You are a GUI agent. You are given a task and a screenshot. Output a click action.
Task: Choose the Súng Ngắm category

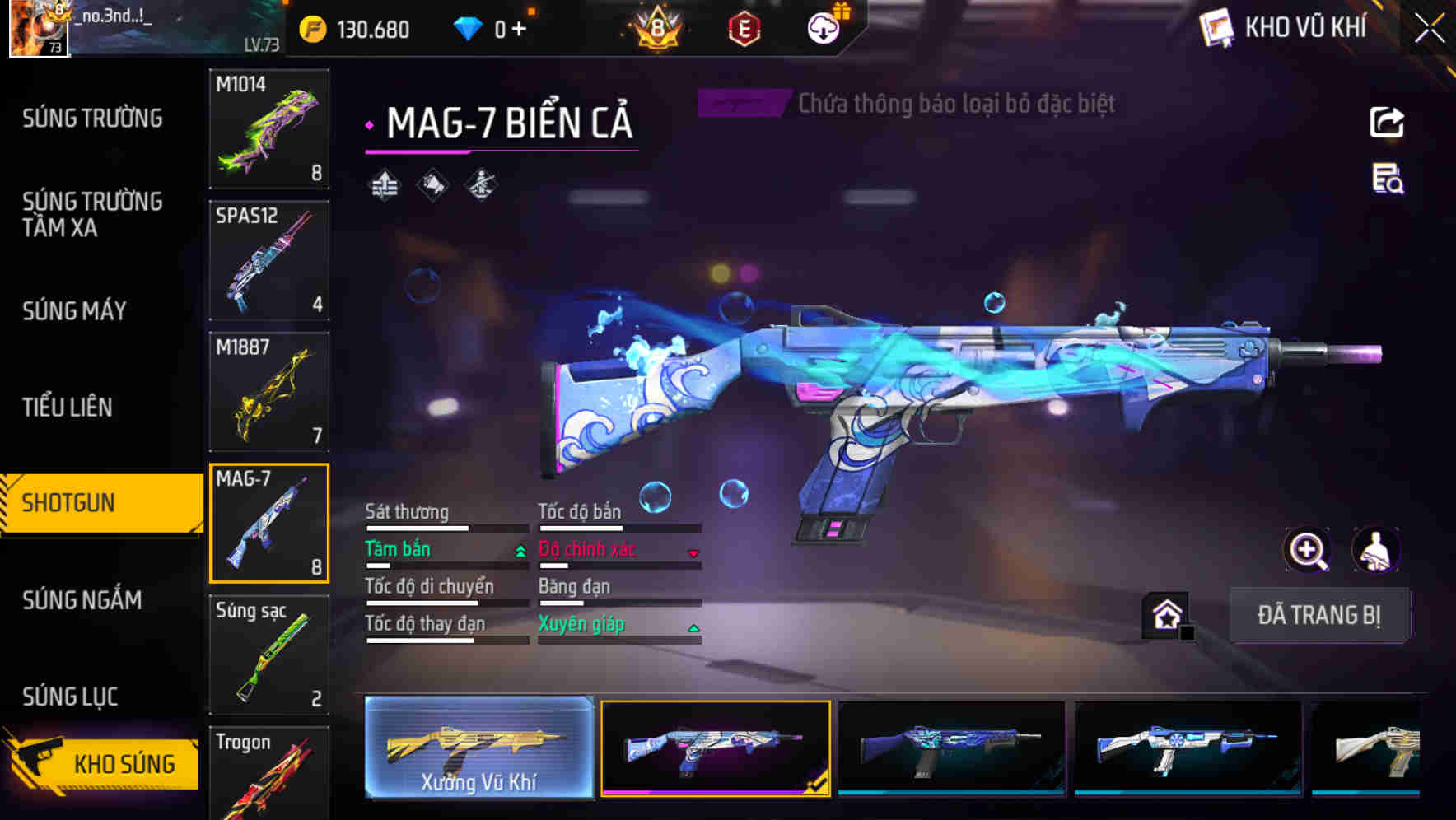coord(82,600)
